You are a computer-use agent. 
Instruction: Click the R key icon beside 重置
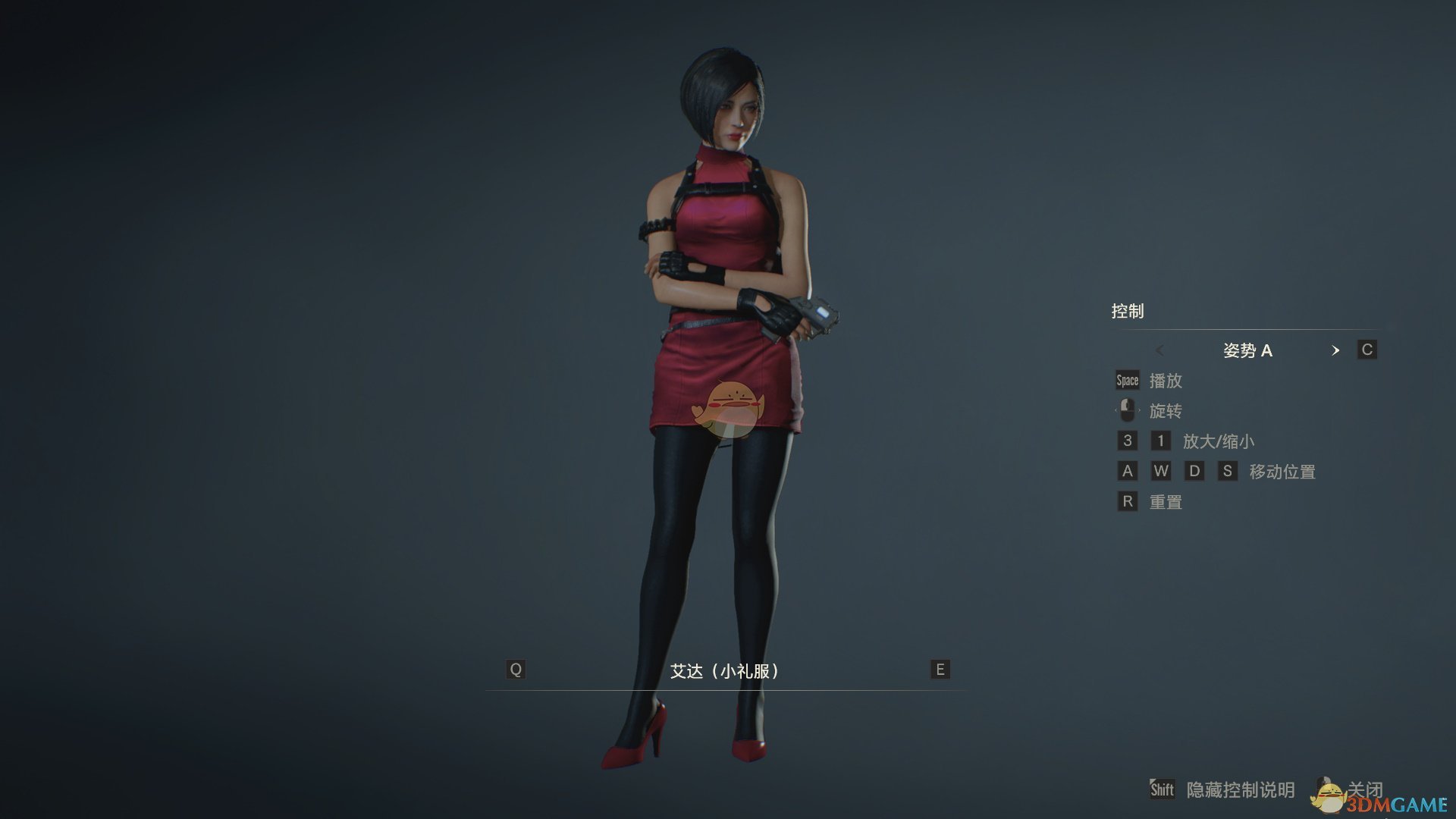(1126, 501)
